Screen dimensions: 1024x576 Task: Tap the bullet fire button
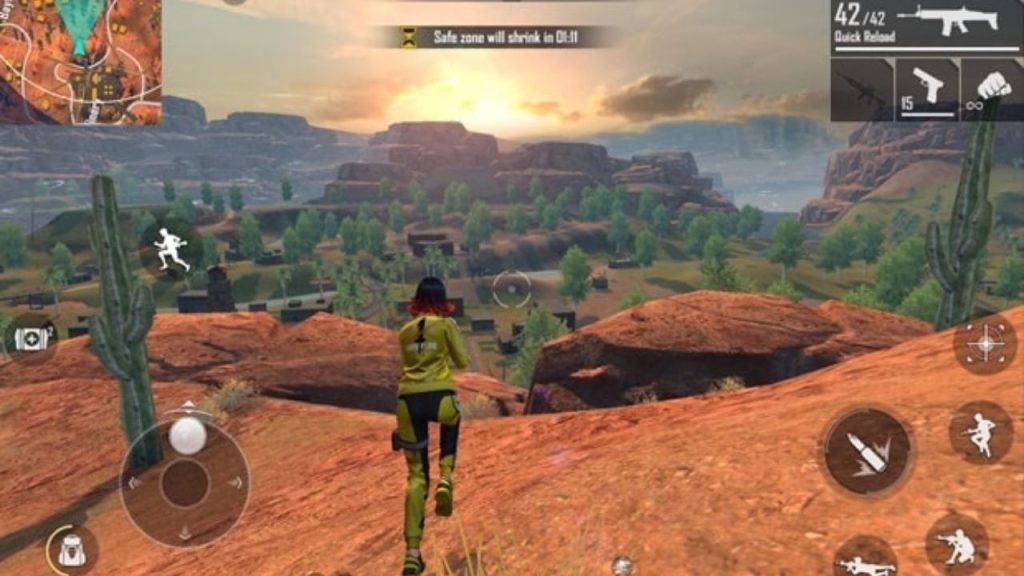tap(867, 451)
